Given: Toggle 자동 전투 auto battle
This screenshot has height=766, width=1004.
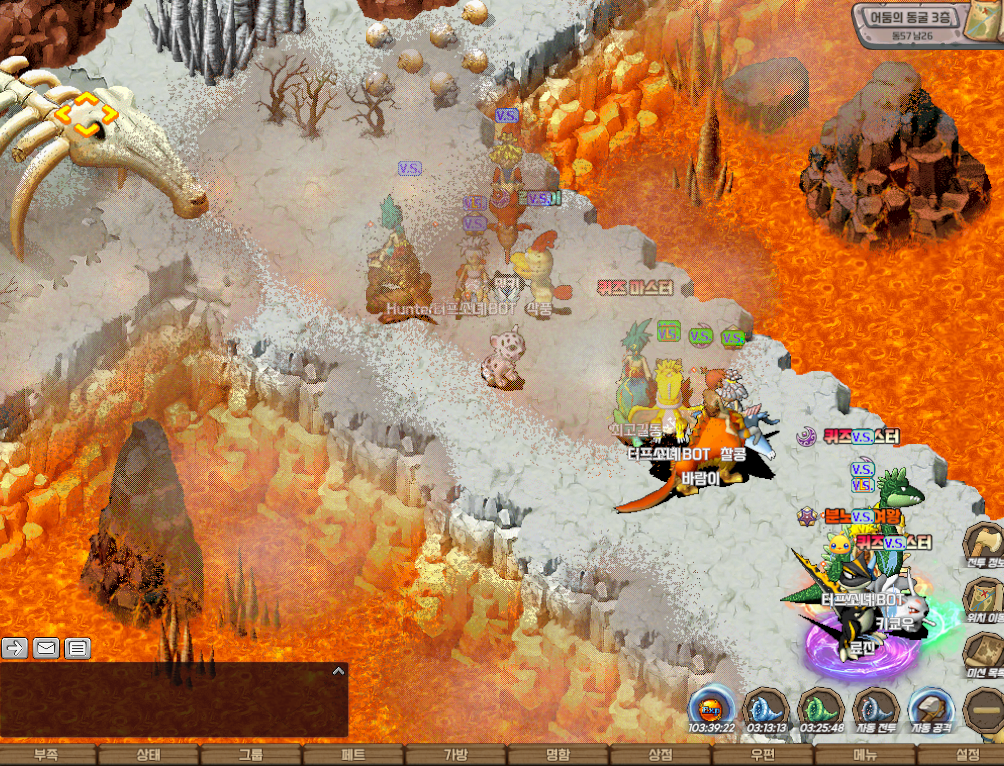Looking at the screenshot, I should click(x=876, y=708).
